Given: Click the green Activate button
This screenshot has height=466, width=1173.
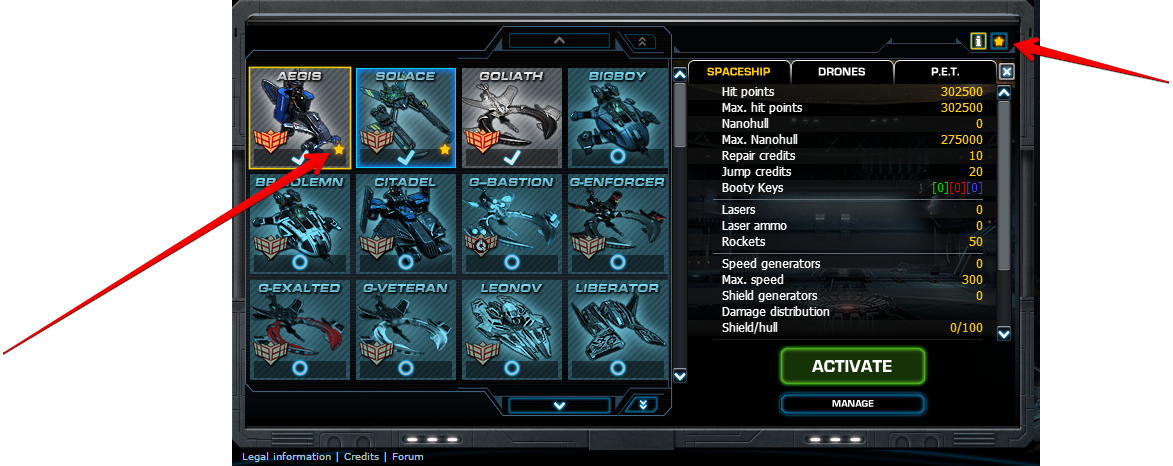Looking at the screenshot, I should tap(852, 366).
